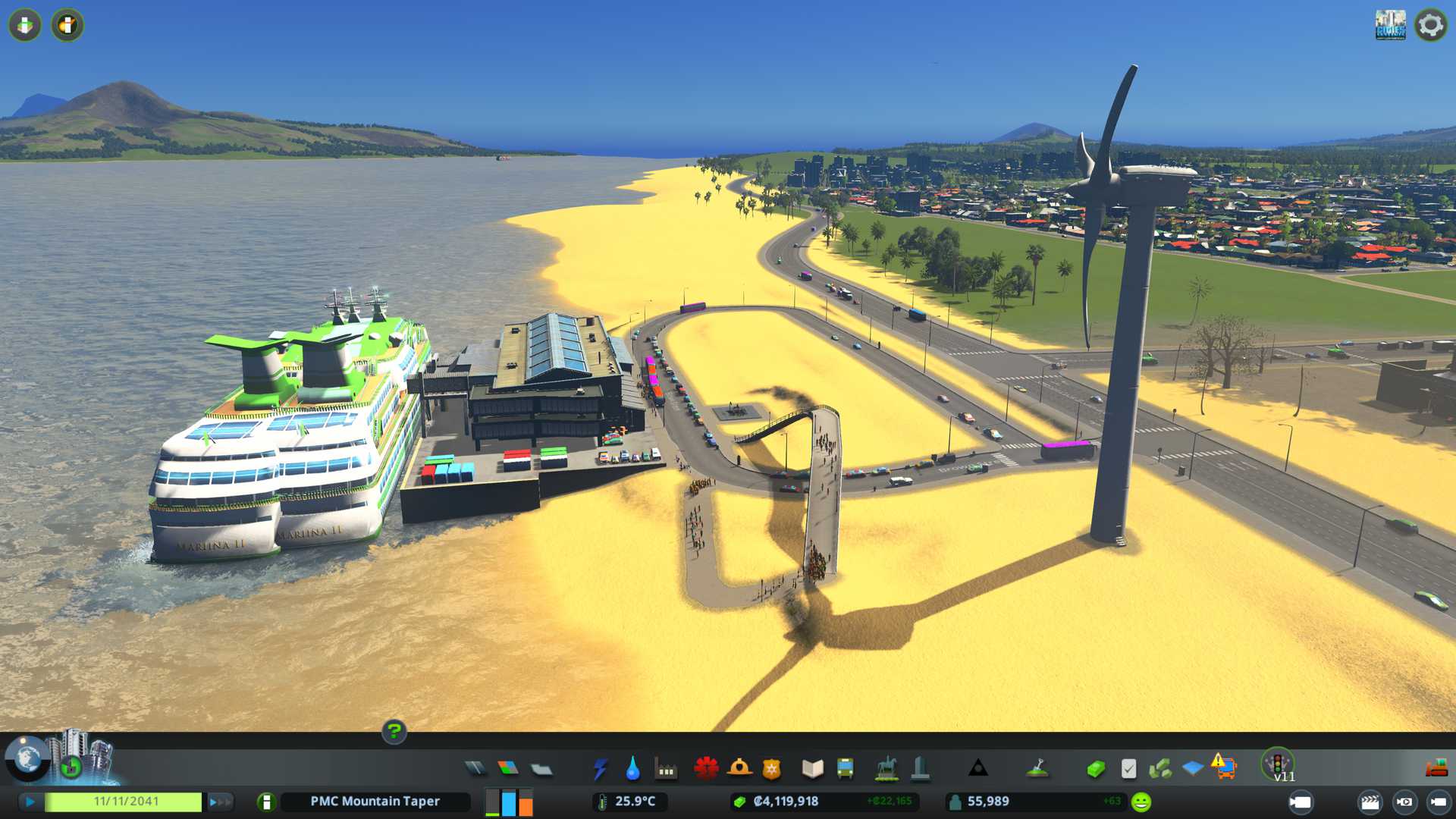Open the Water and Sewage menu
This screenshot has height=819, width=1456.
click(x=632, y=769)
